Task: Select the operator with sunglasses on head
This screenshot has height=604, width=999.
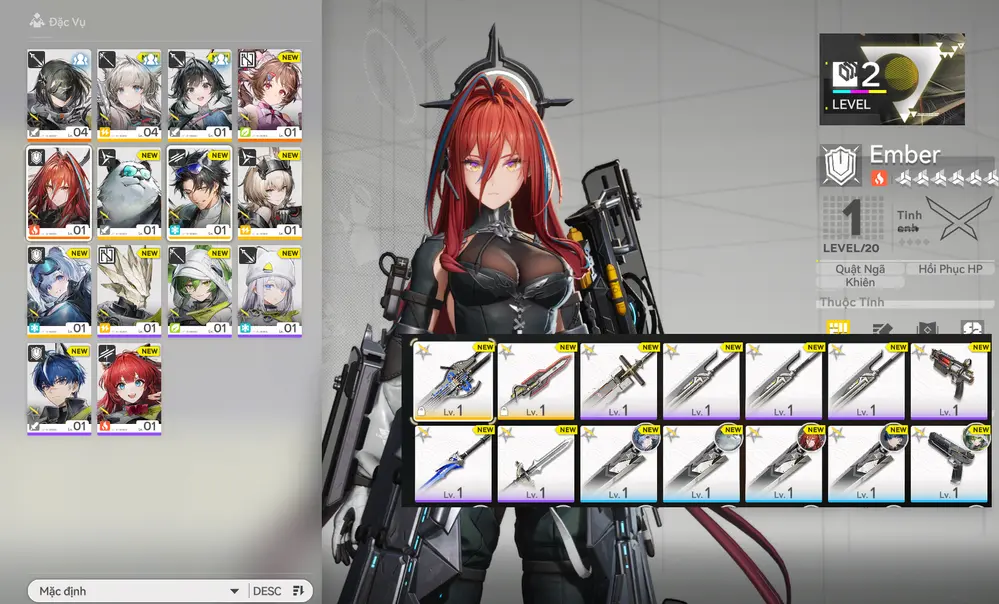Action: (x=199, y=192)
